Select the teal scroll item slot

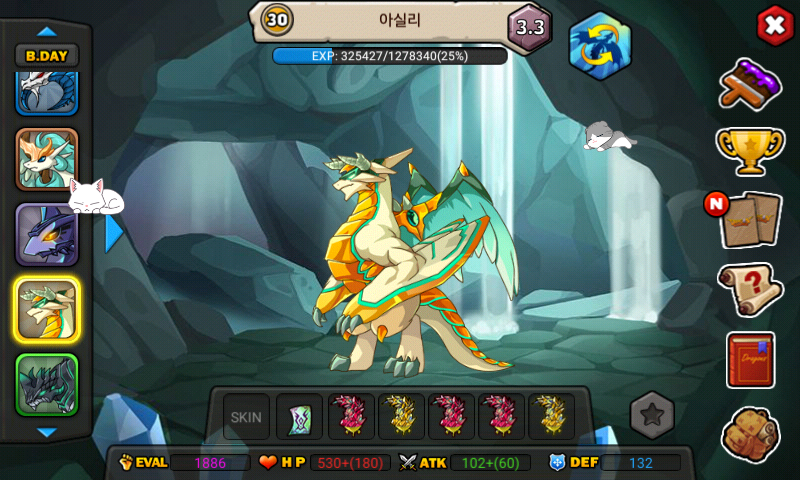[299, 416]
